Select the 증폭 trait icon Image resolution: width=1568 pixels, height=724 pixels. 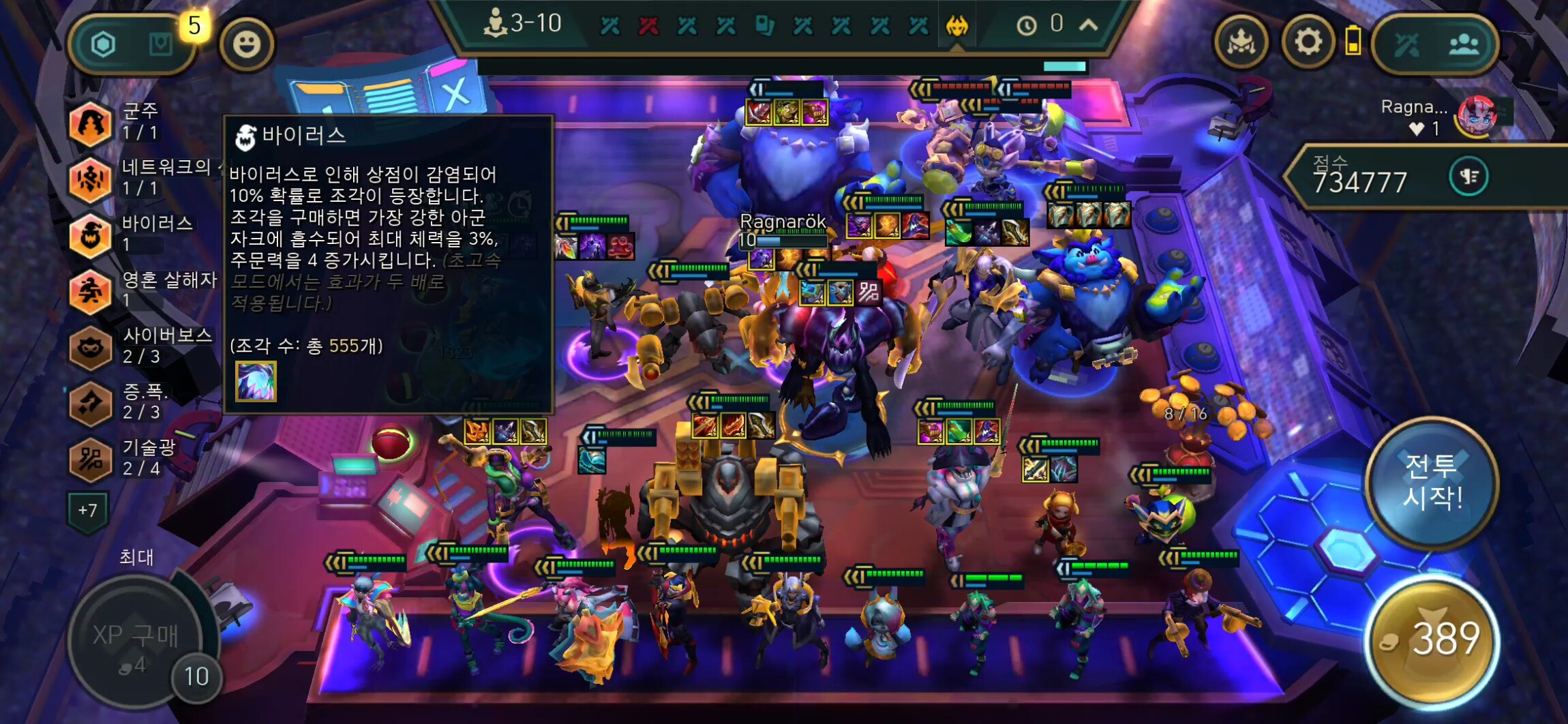coord(91,403)
